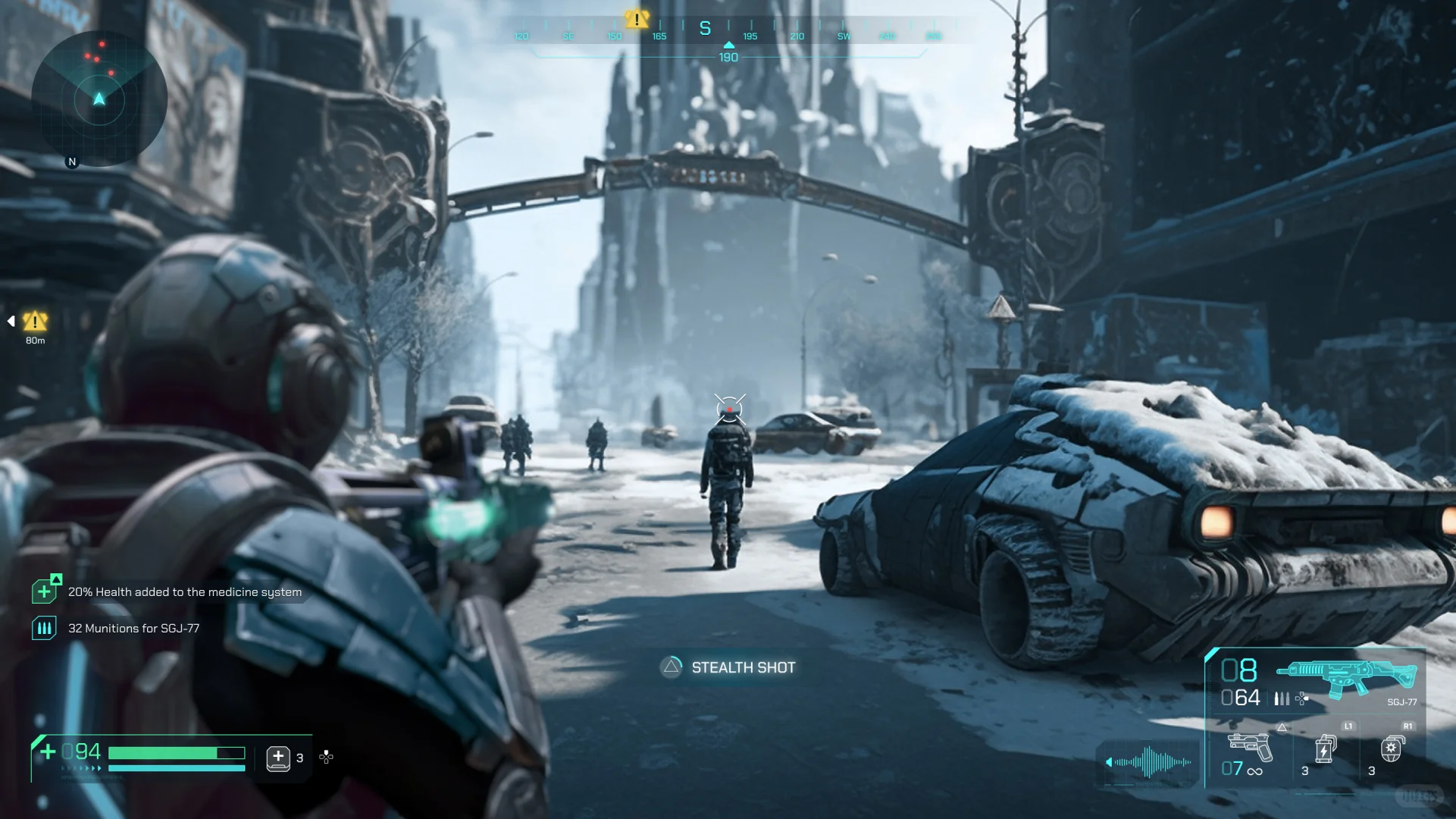Choose the explosive frag grenade slot
The width and height of the screenshot is (1456, 819).
coord(1392,749)
